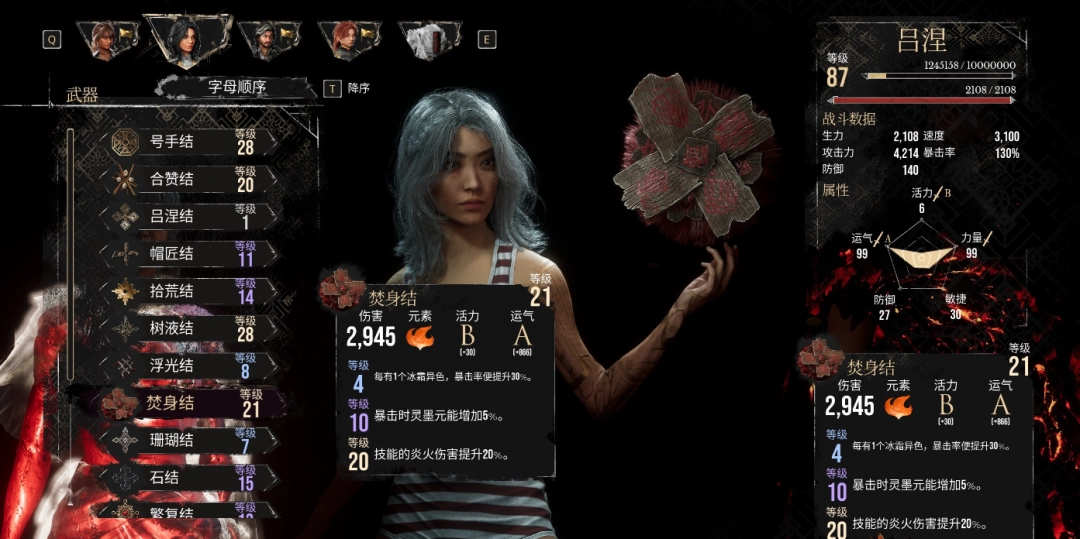Image resolution: width=1080 pixels, height=539 pixels.
Task: Open the 字母顺序 sort order selector
Action: pos(237,87)
